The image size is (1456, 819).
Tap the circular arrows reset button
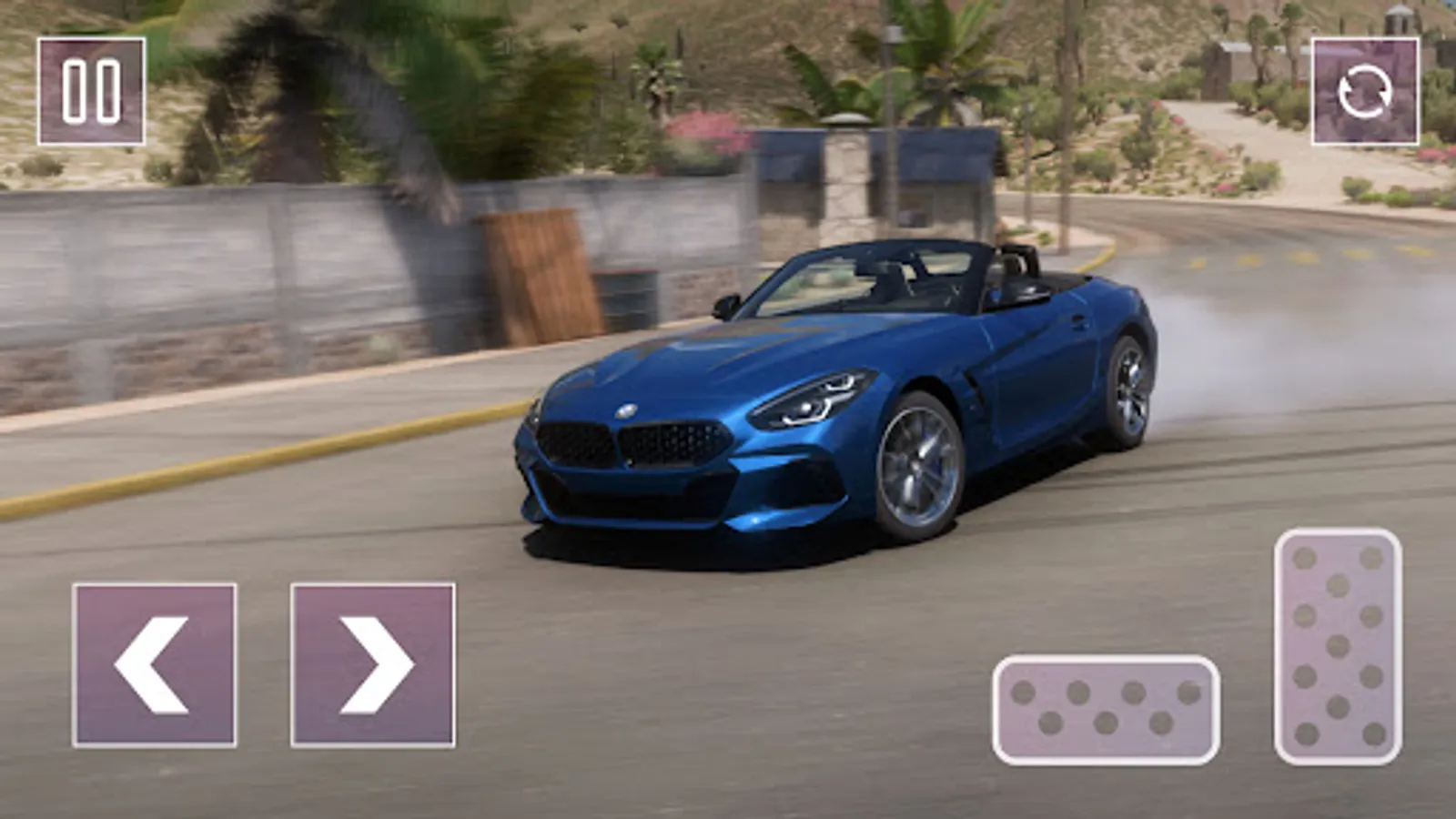point(1364,91)
